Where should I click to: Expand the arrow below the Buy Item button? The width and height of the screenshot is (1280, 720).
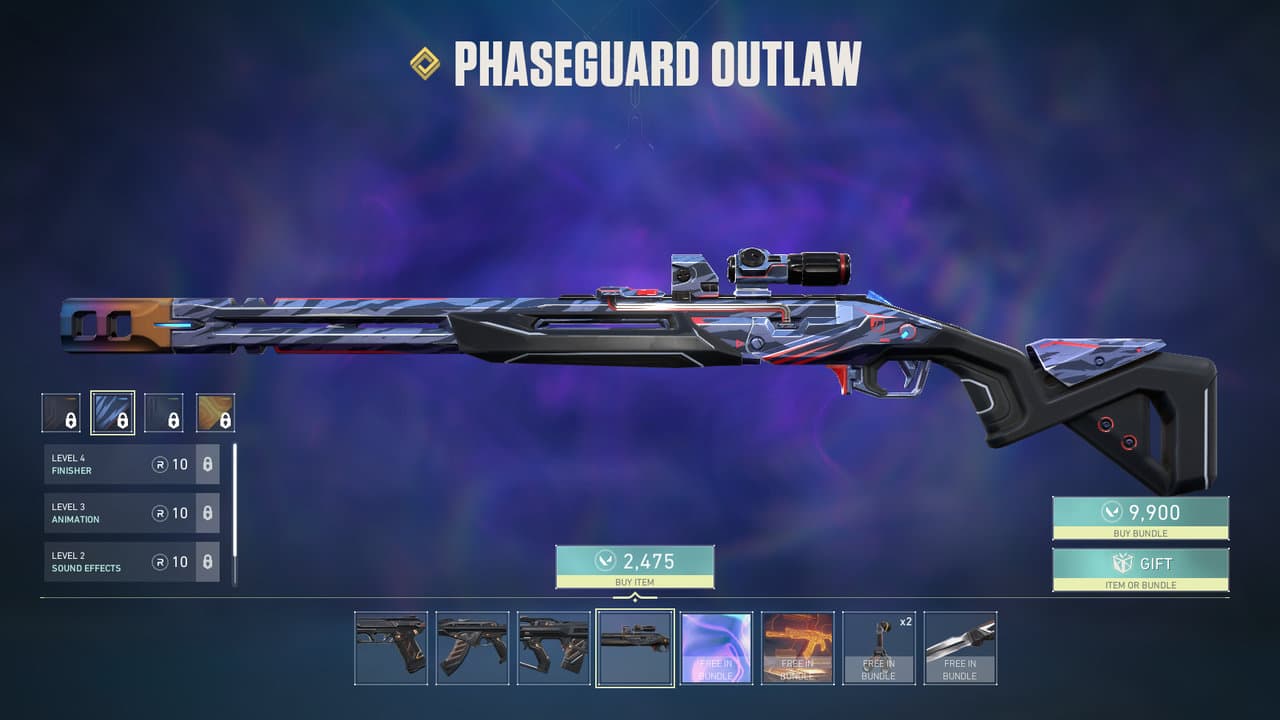(x=636, y=595)
